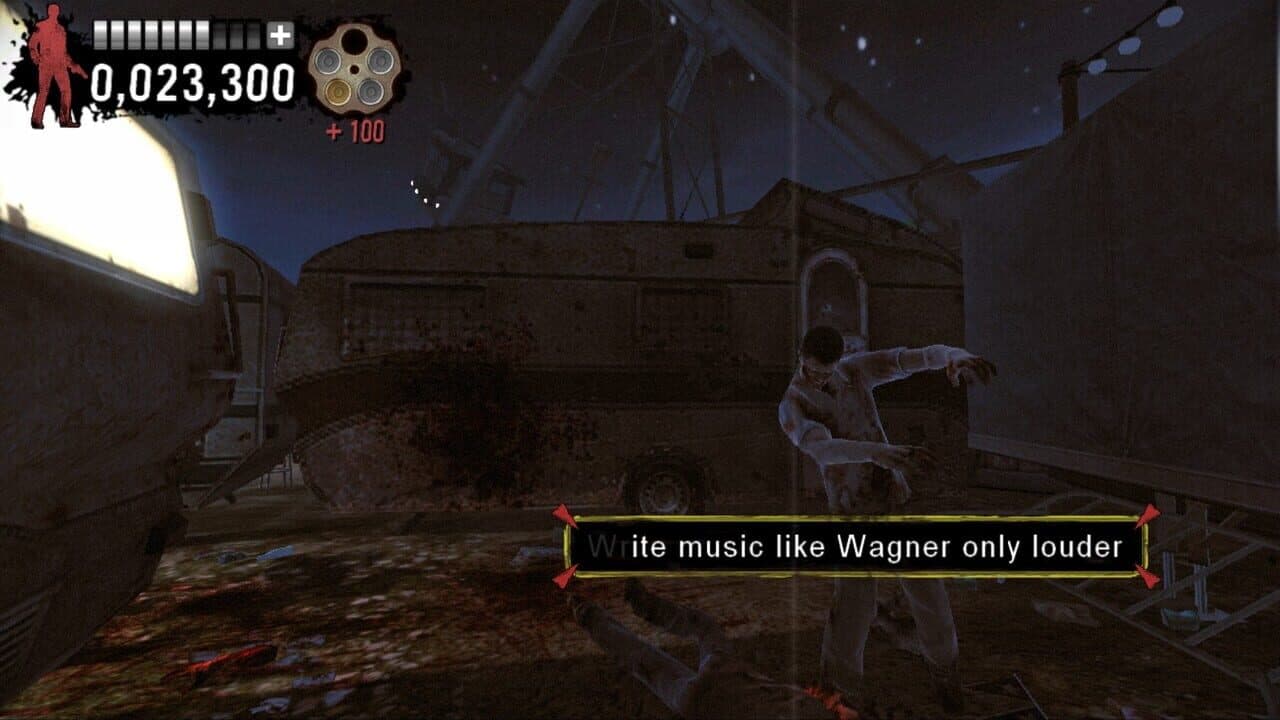Viewport: 1280px width, 720px height.
Task: Select the word Wagner in the phrase
Action: pos(902,544)
